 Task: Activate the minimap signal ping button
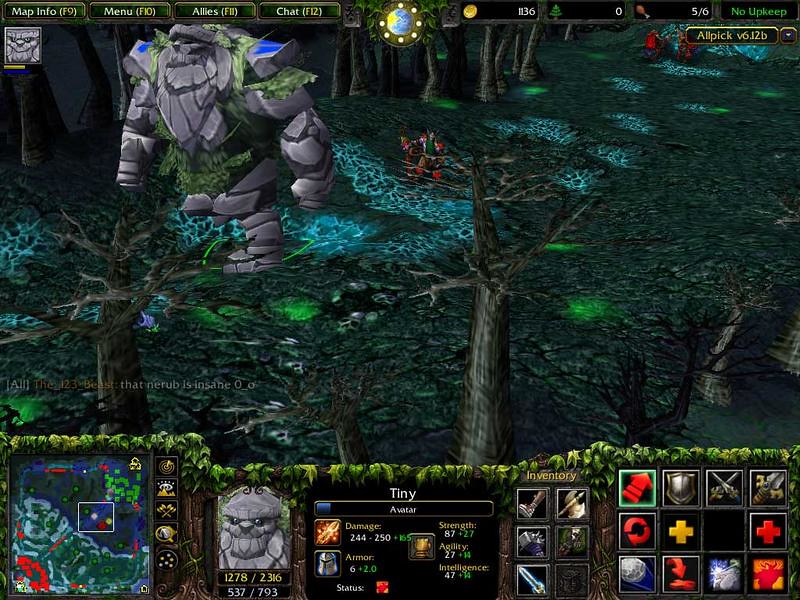coord(167,468)
